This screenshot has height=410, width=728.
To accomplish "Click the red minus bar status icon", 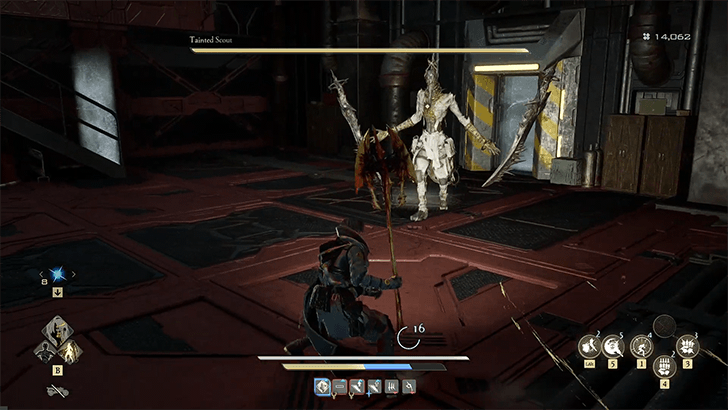I will coord(340,386).
